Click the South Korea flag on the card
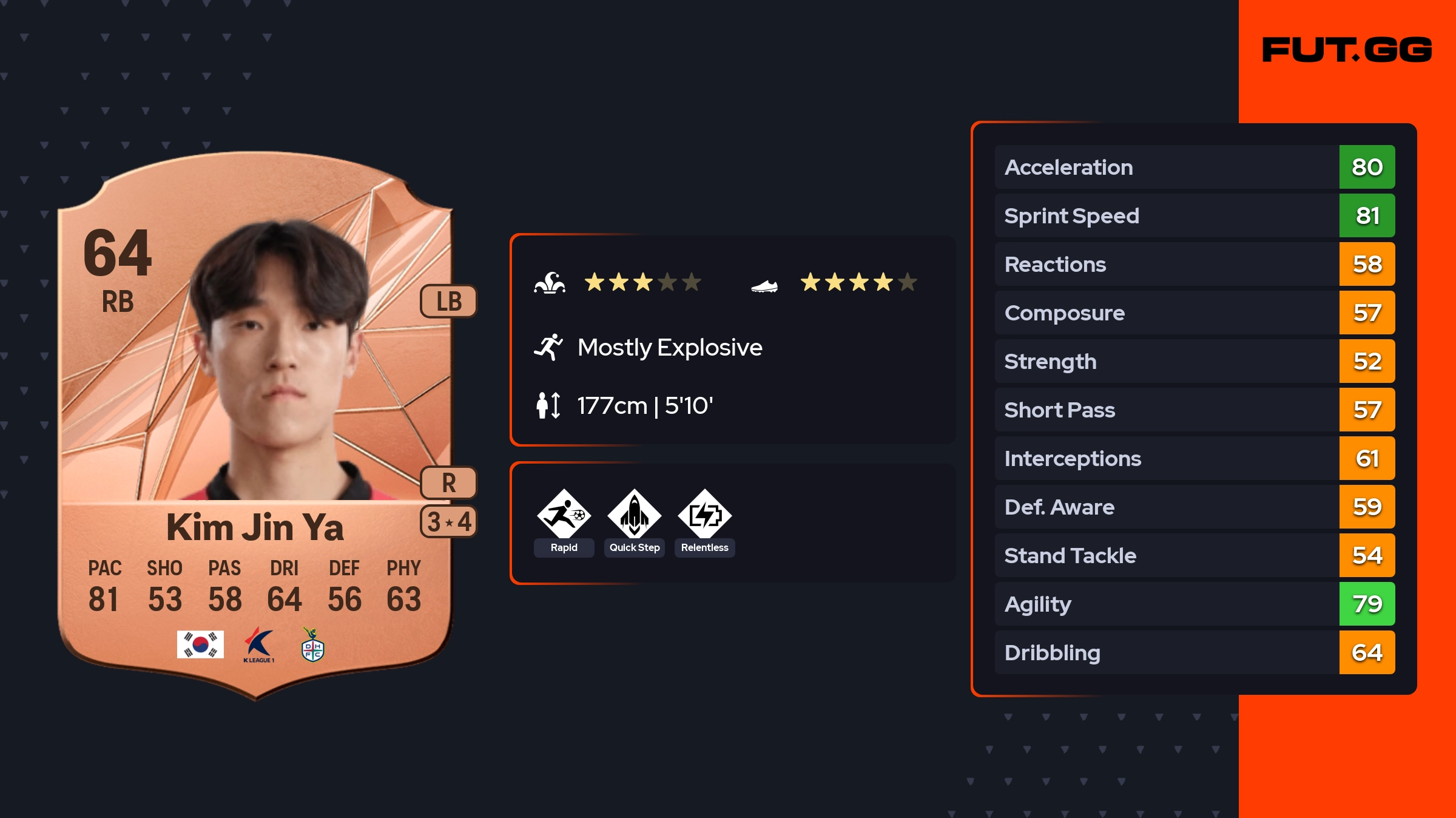The image size is (1456, 818). pos(200,644)
